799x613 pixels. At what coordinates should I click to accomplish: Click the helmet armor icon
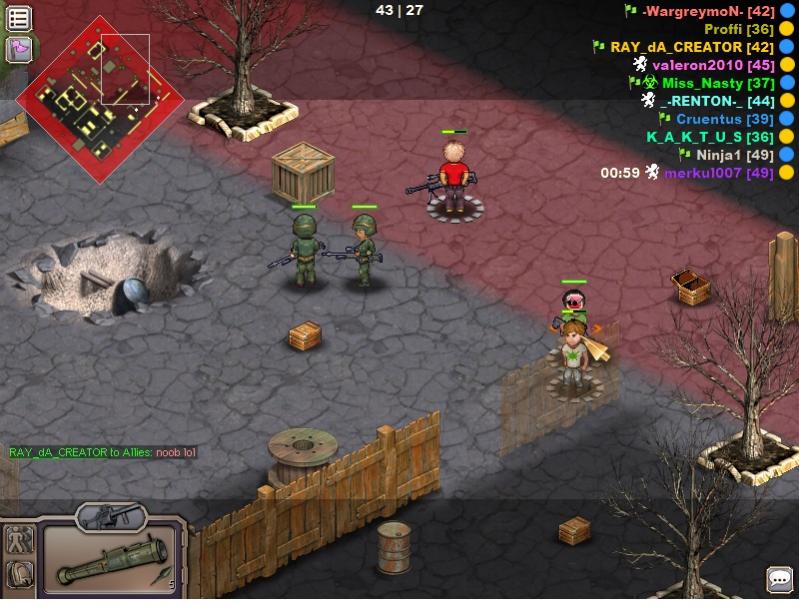pos(19,574)
